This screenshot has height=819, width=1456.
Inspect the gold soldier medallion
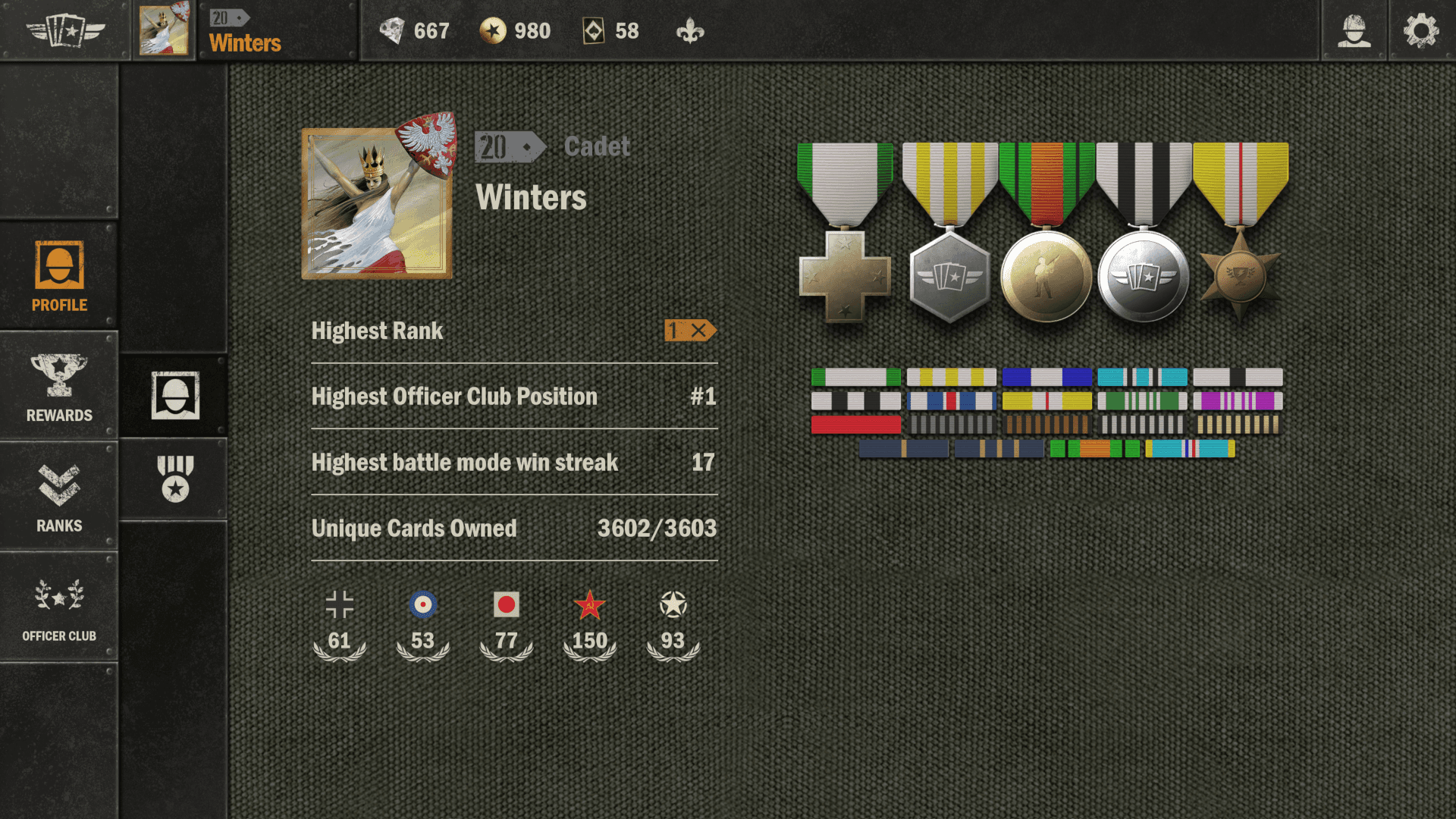coord(1046,276)
